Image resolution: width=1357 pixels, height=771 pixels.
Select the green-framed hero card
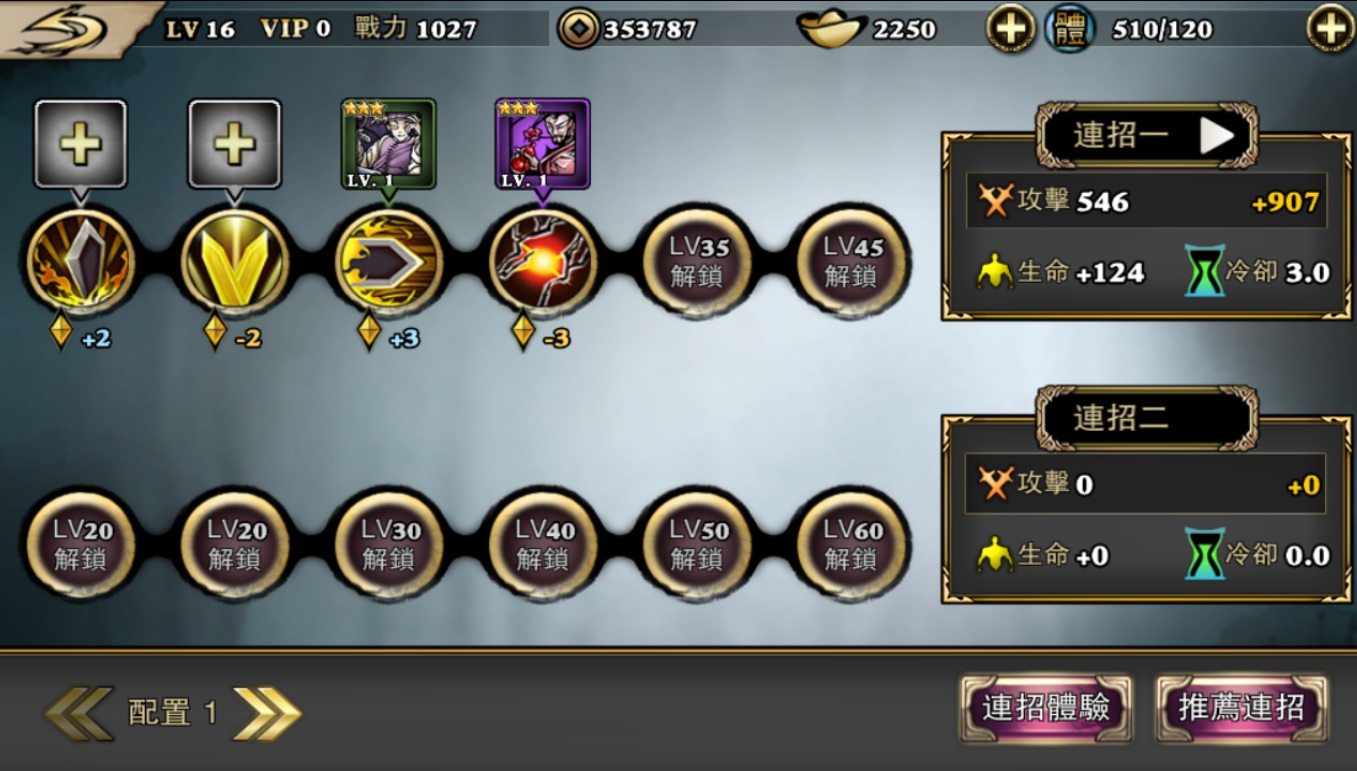pyautogui.click(x=388, y=144)
